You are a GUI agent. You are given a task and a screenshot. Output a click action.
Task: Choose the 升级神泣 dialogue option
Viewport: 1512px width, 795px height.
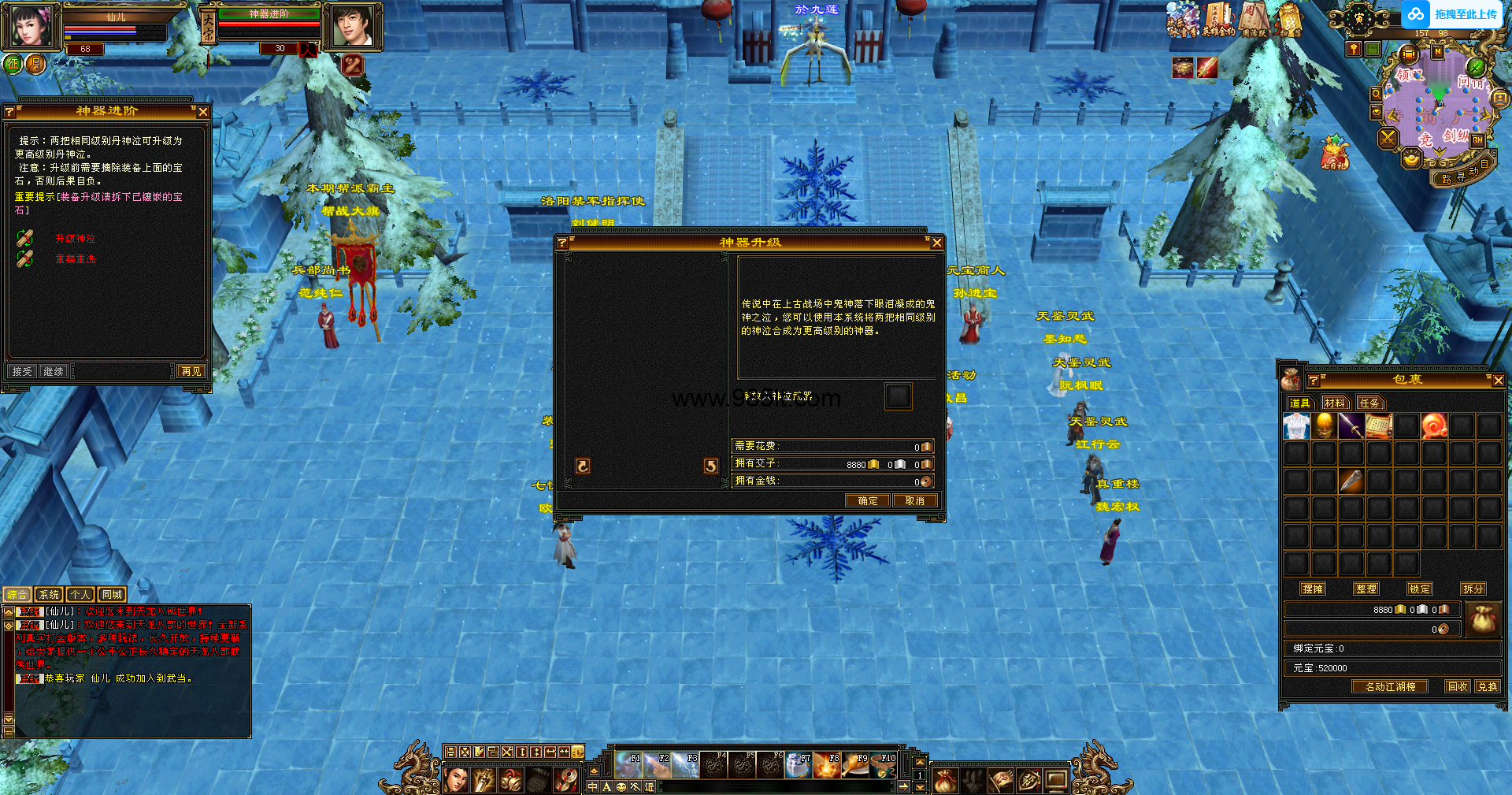(x=75, y=238)
